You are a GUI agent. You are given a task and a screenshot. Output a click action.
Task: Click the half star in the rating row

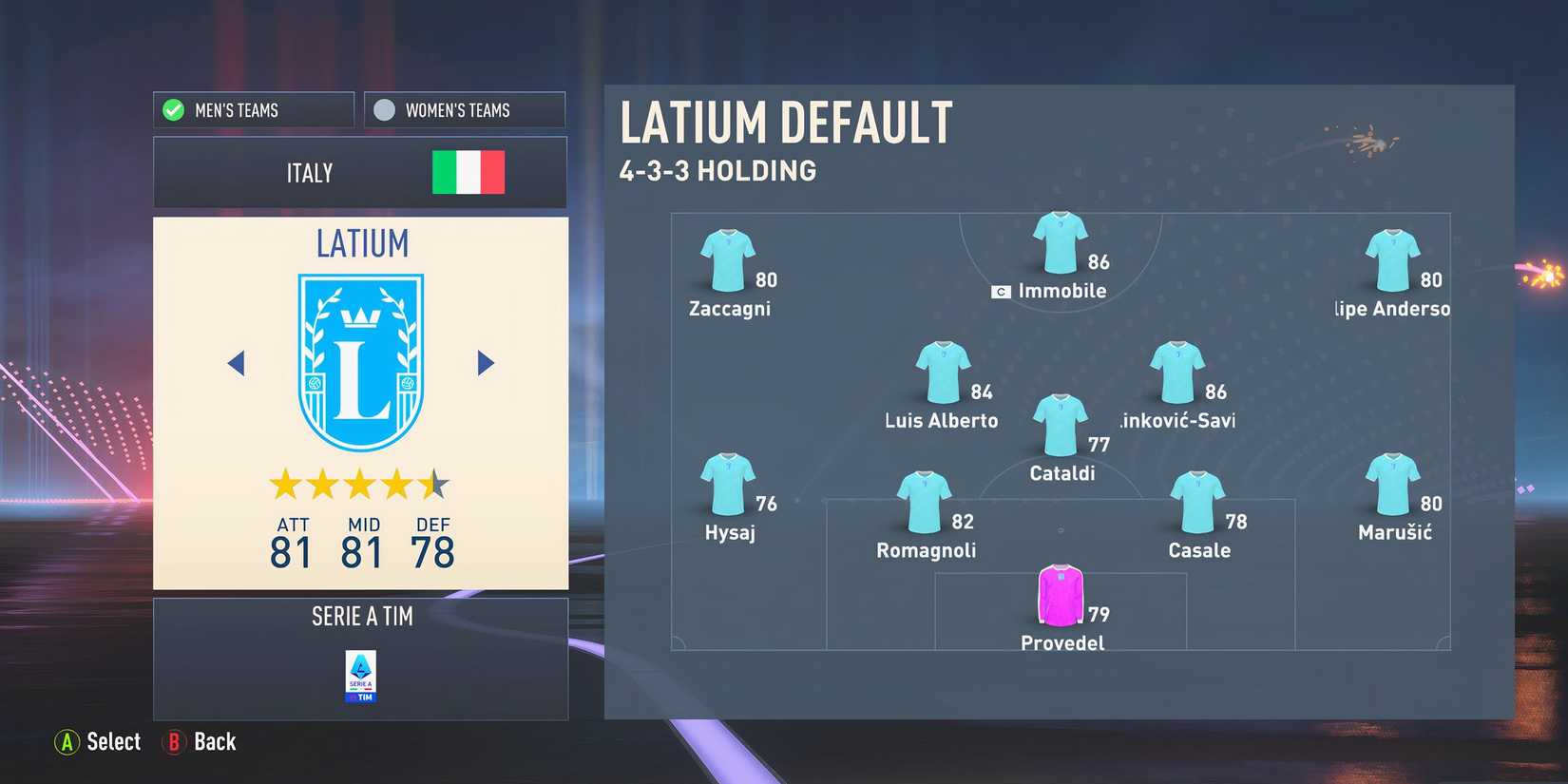(435, 485)
